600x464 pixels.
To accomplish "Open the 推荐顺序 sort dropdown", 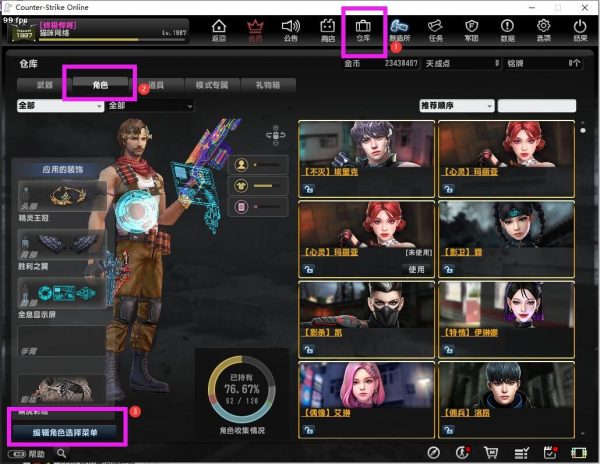I will [456, 105].
